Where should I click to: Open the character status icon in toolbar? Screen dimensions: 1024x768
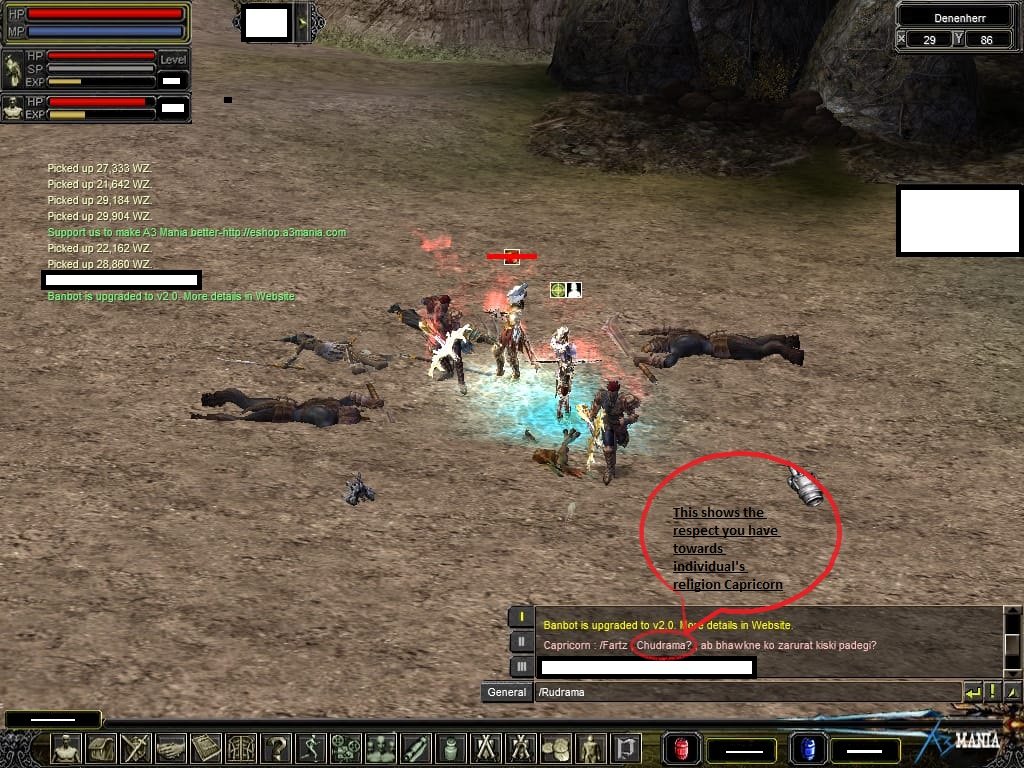point(66,748)
